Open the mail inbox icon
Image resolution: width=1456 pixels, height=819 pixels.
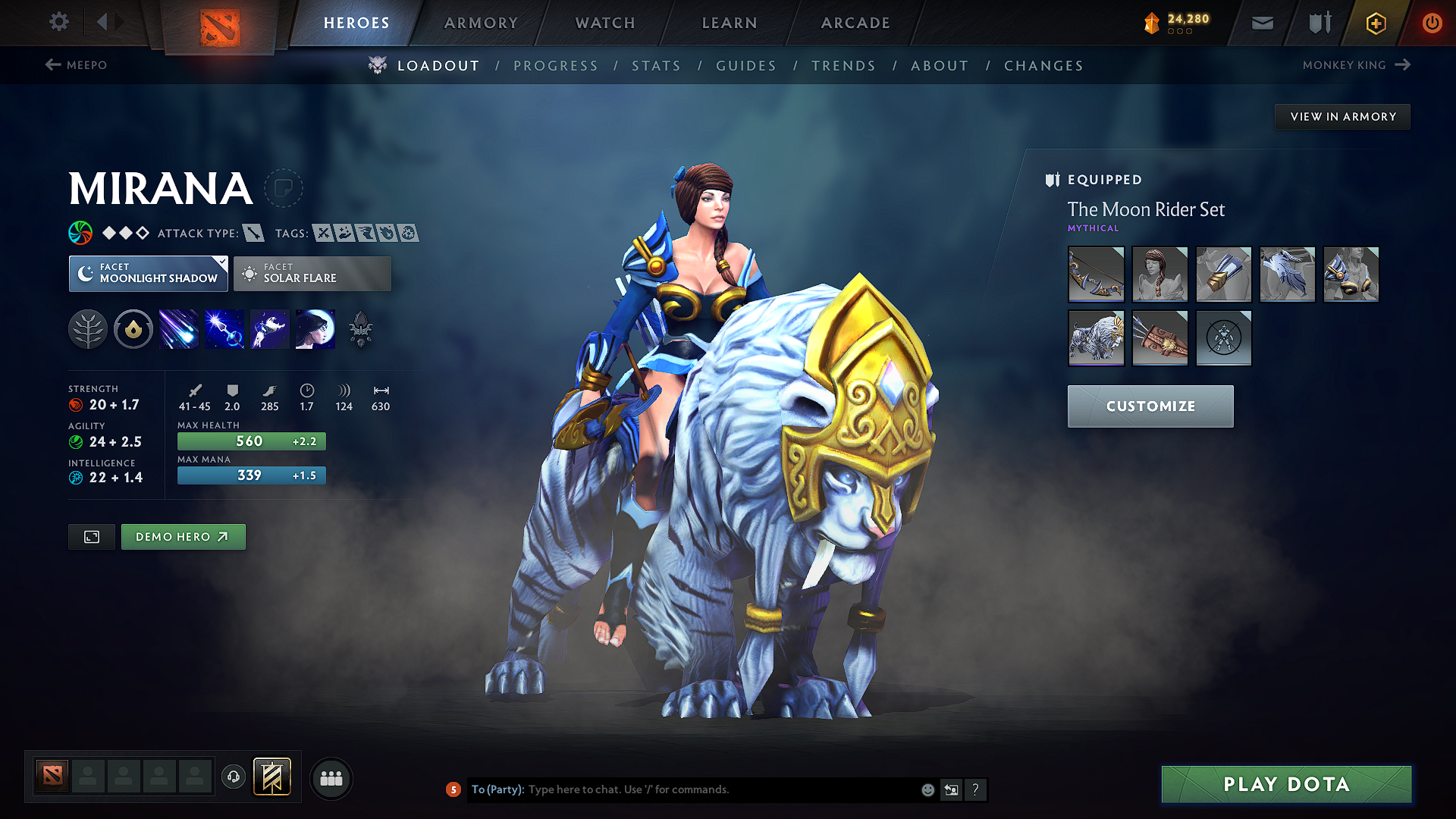point(1262,23)
